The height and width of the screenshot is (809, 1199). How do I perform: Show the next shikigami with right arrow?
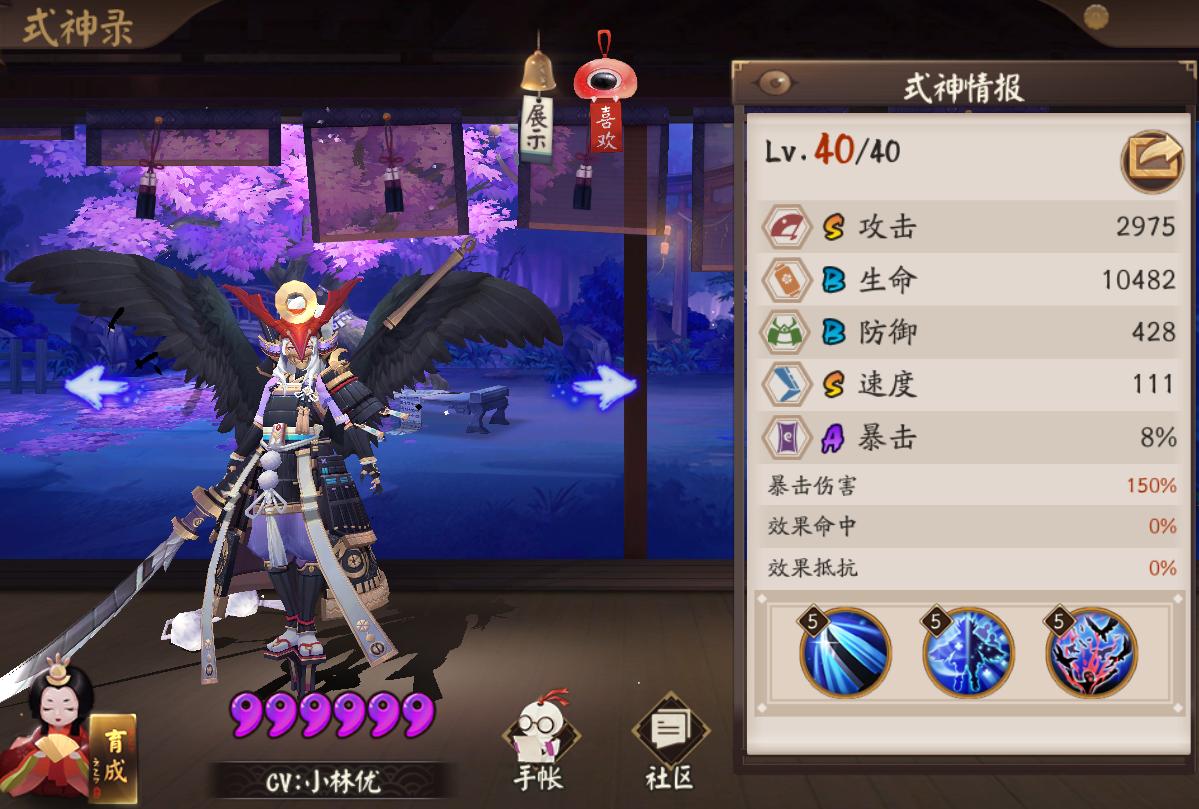(x=606, y=385)
